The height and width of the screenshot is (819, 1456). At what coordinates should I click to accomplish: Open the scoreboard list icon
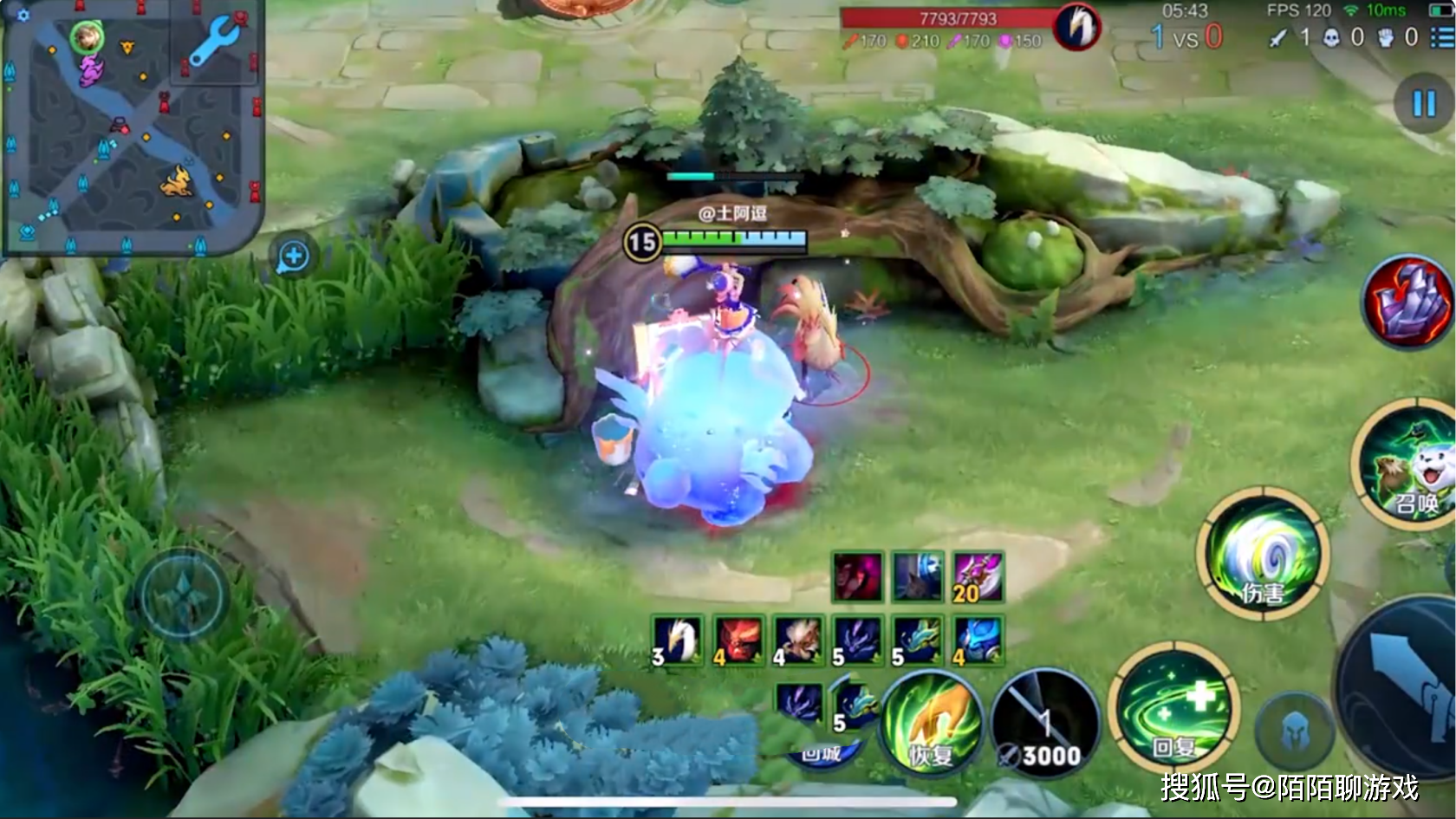(x=1441, y=36)
